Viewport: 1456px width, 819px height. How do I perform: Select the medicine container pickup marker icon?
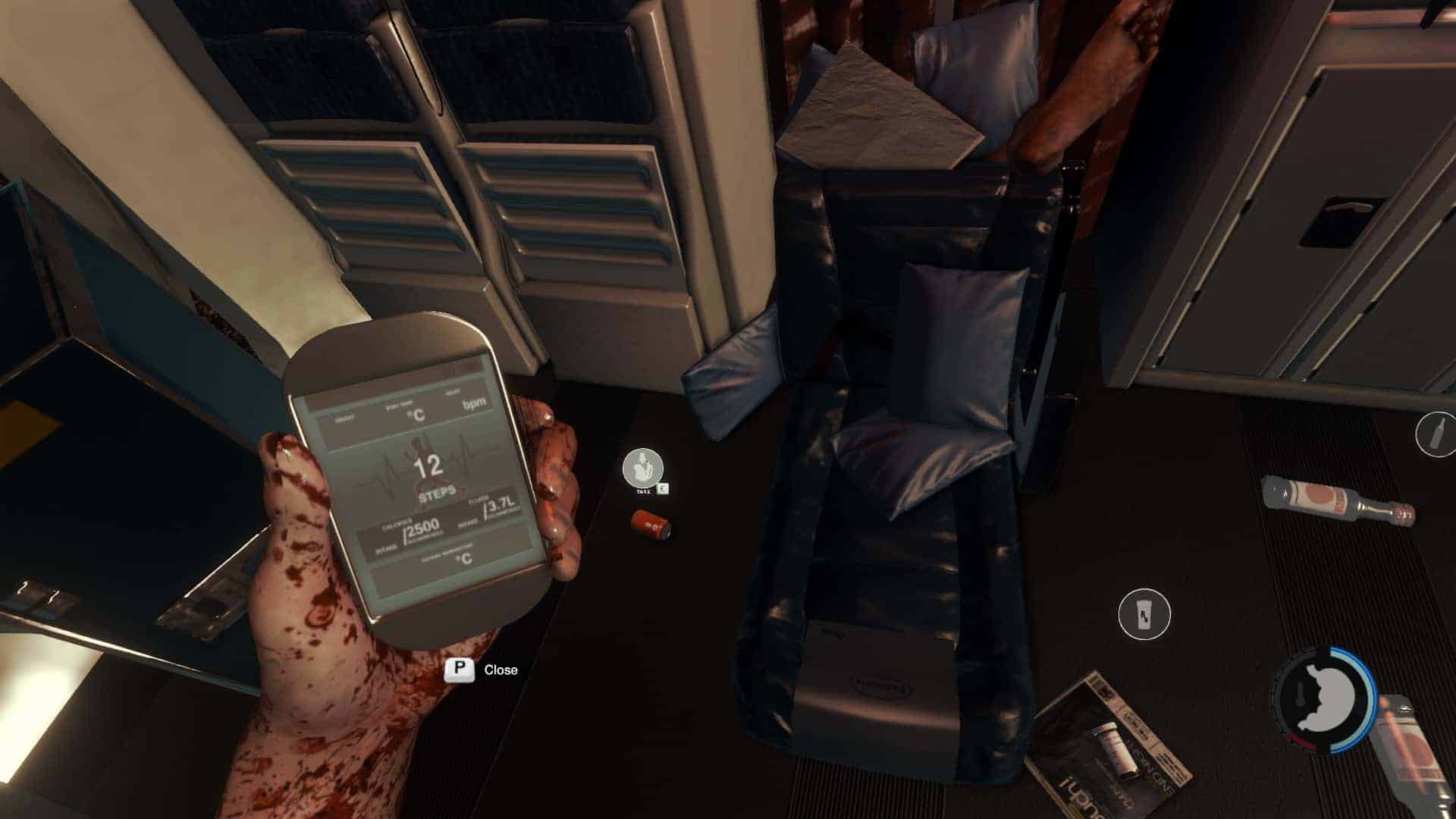1144,613
